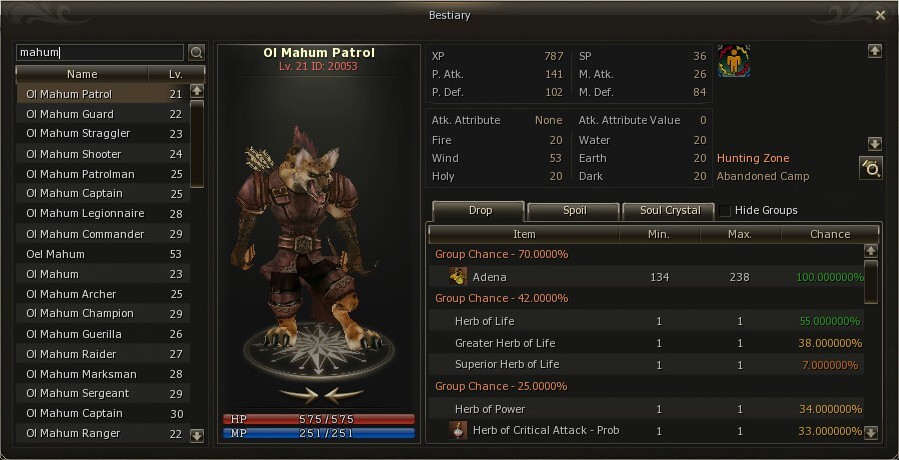Toggle the Hide Groups checkbox

coord(725,211)
